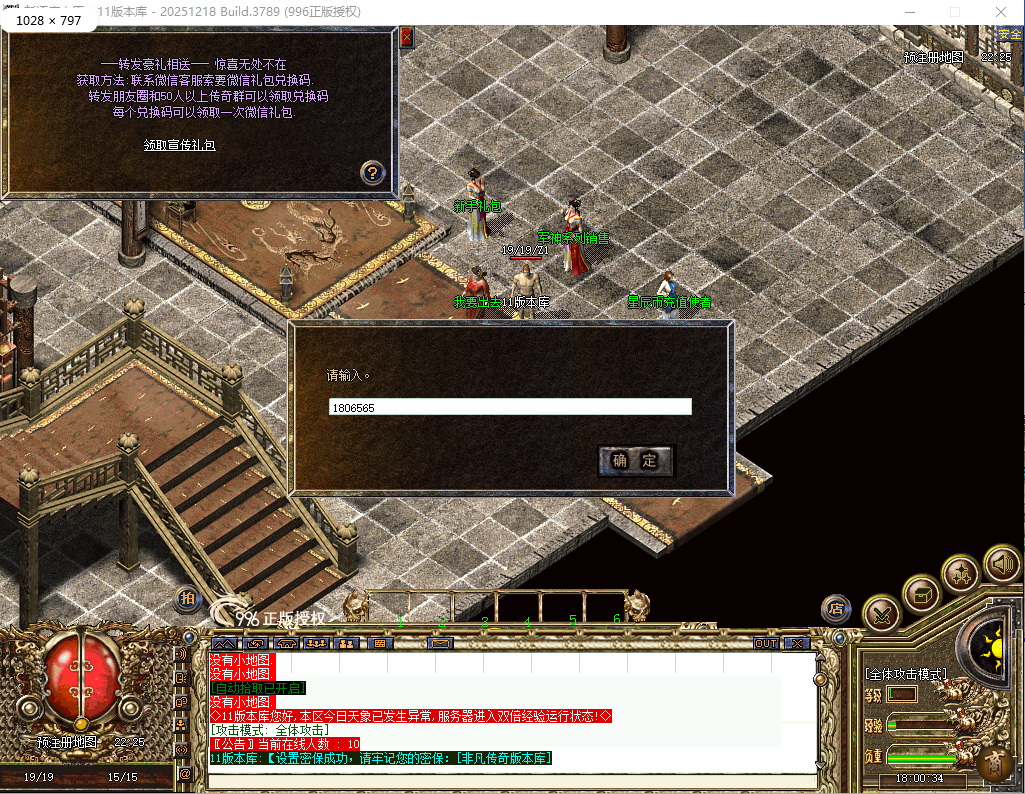
Task: Claim gift via 领取宣传礼包 link
Action: [180, 145]
